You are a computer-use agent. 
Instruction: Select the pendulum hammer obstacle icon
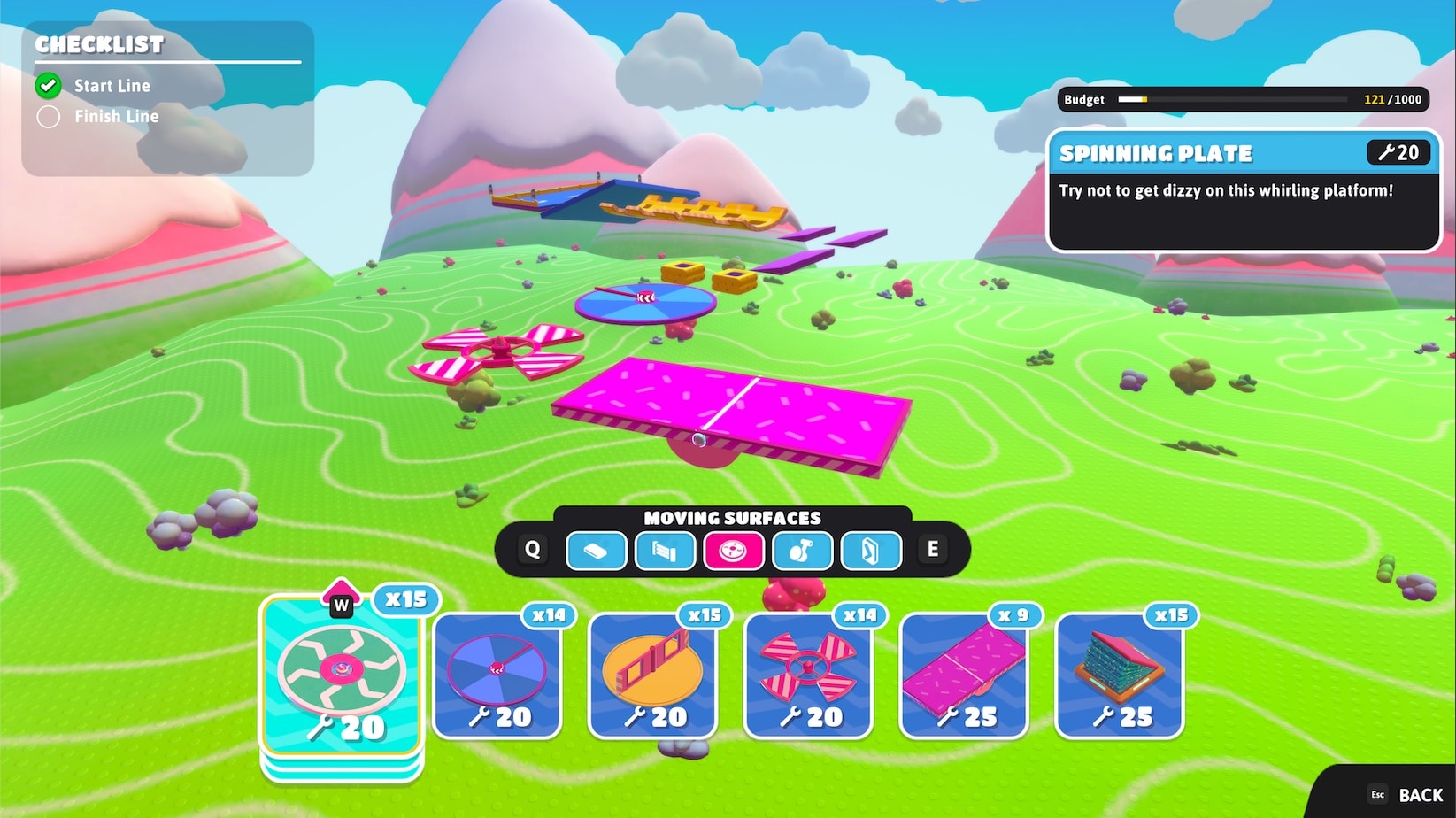(802, 551)
